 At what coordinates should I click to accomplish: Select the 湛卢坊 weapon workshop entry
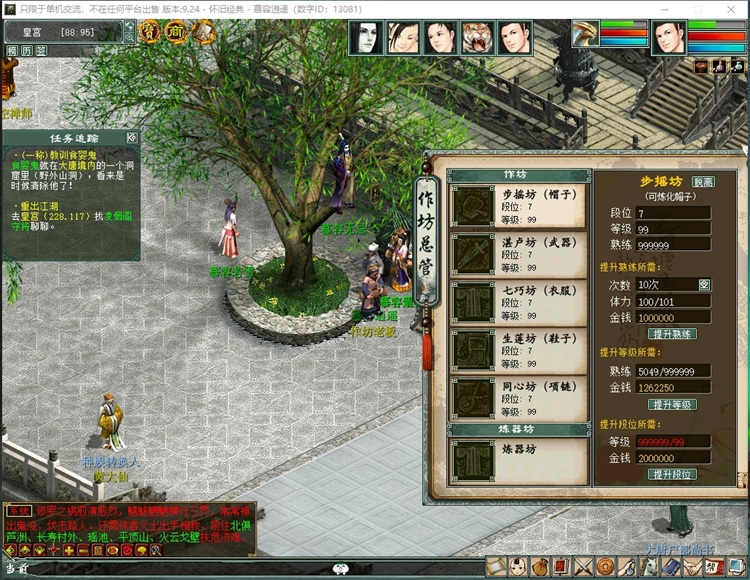[x=516, y=254]
